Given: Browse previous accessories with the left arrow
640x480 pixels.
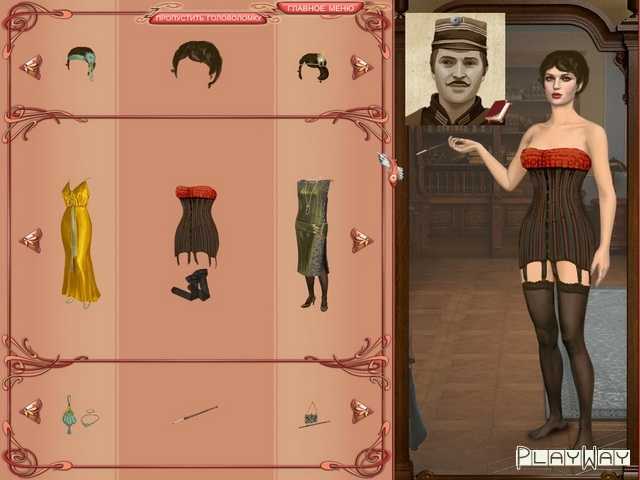Looking at the screenshot, I should coord(31,410).
